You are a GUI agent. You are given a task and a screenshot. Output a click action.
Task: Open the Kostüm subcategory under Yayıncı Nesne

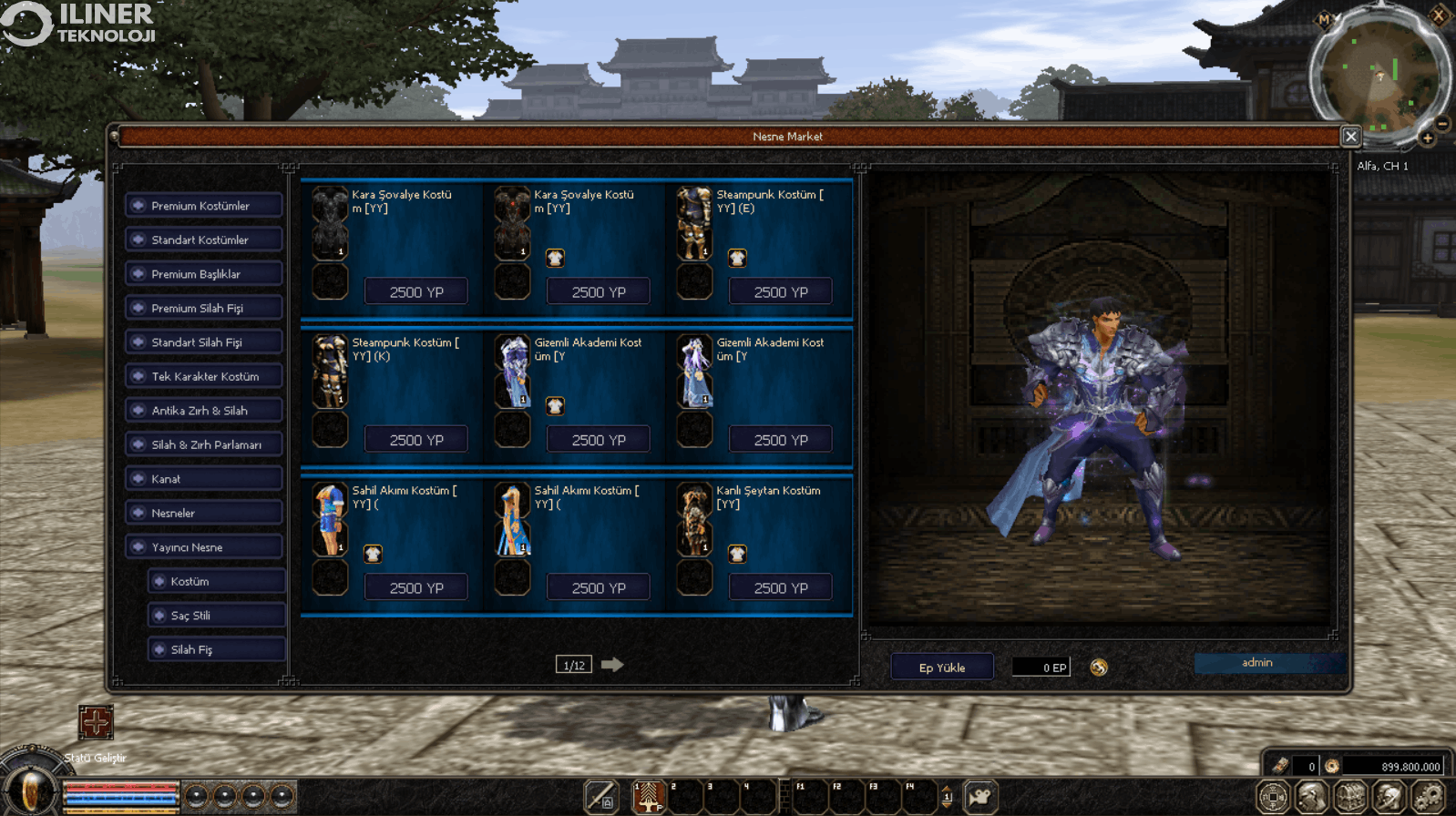click(x=217, y=581)
